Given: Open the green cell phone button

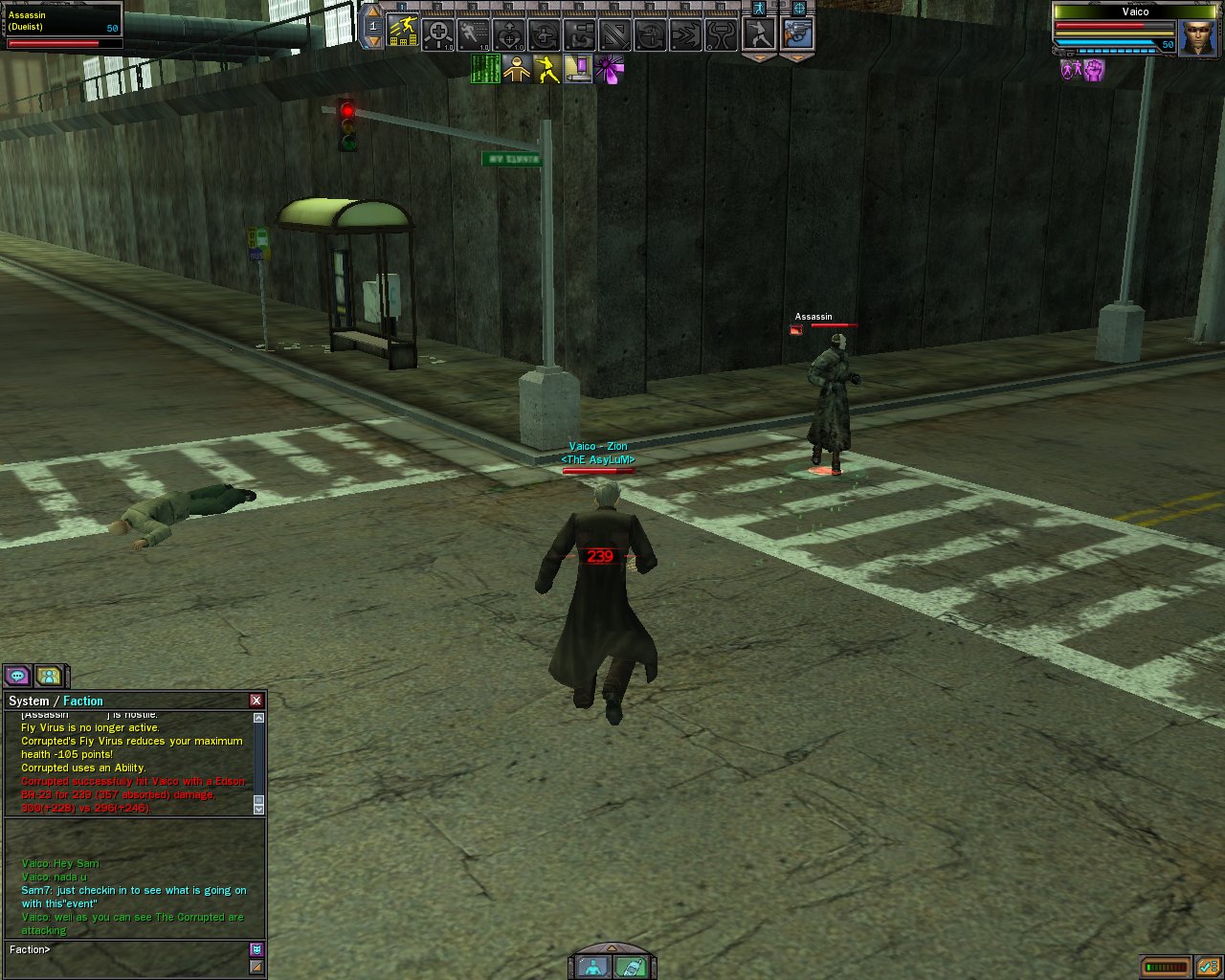Looking at the screenshot, I should [629, 967].
